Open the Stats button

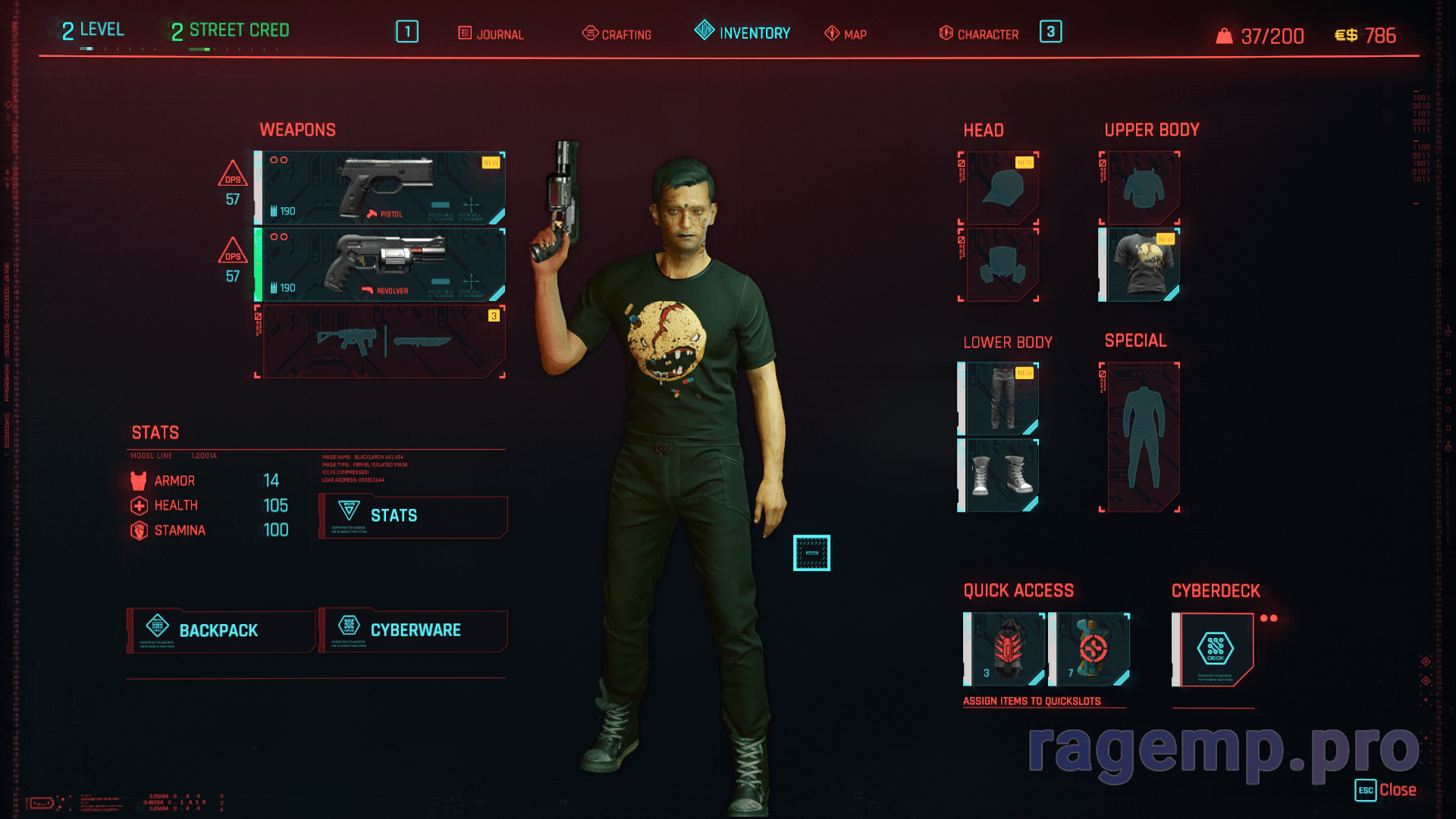[x=413, y=516]
